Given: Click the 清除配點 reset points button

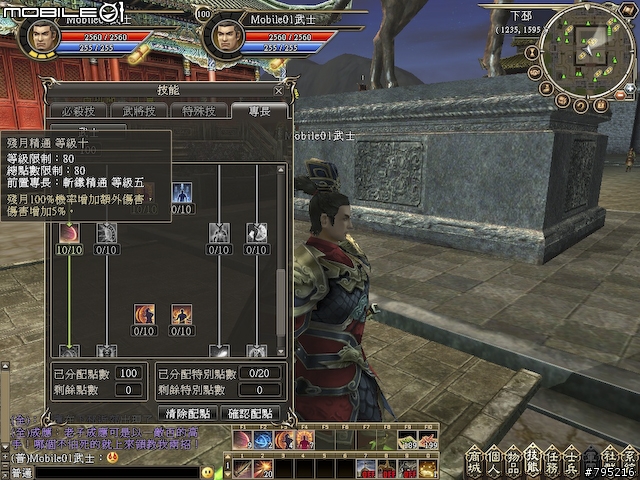Looking at the screenshot, I should 186,412.
